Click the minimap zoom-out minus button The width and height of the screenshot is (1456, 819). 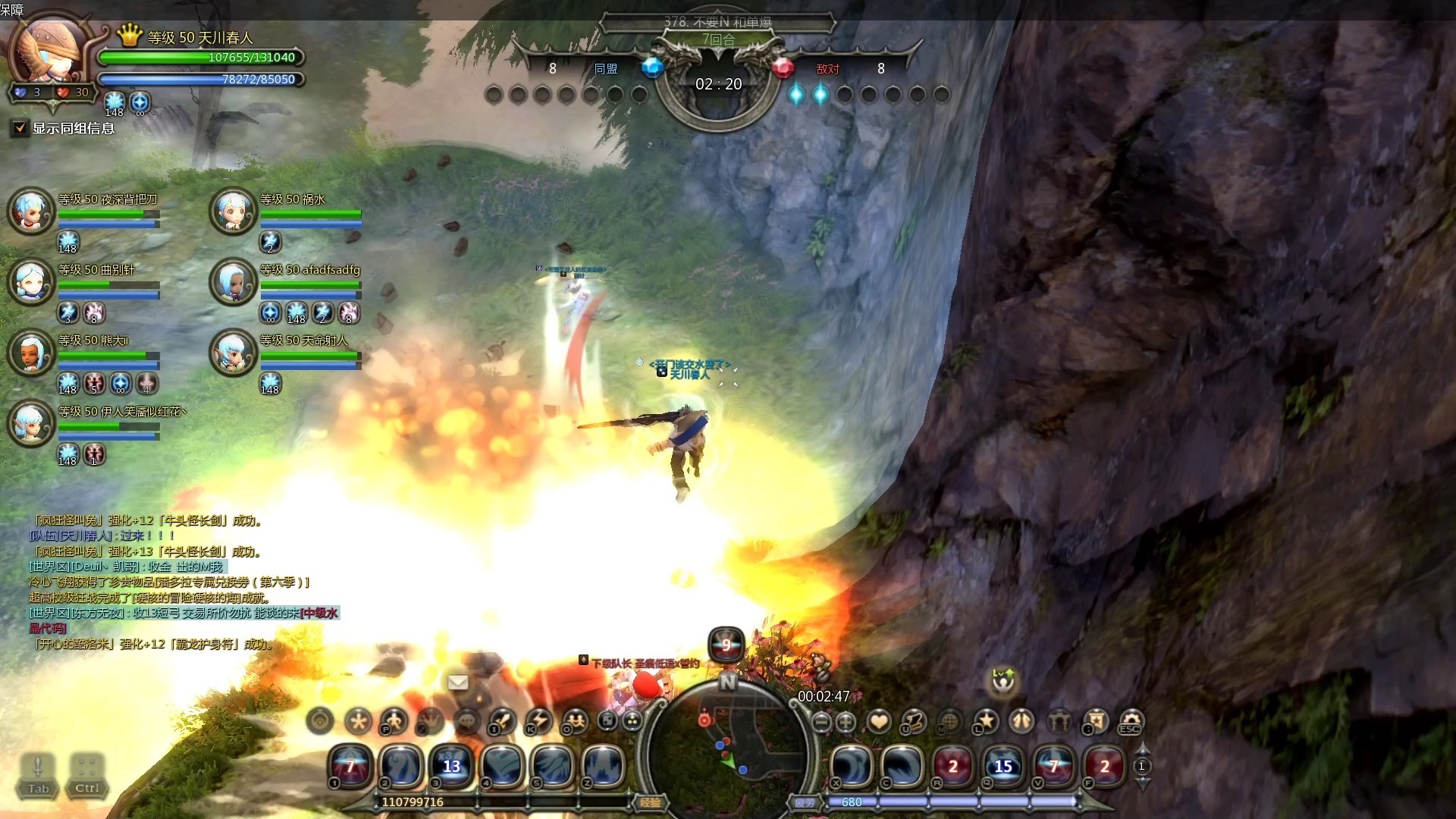pos(821,722)
